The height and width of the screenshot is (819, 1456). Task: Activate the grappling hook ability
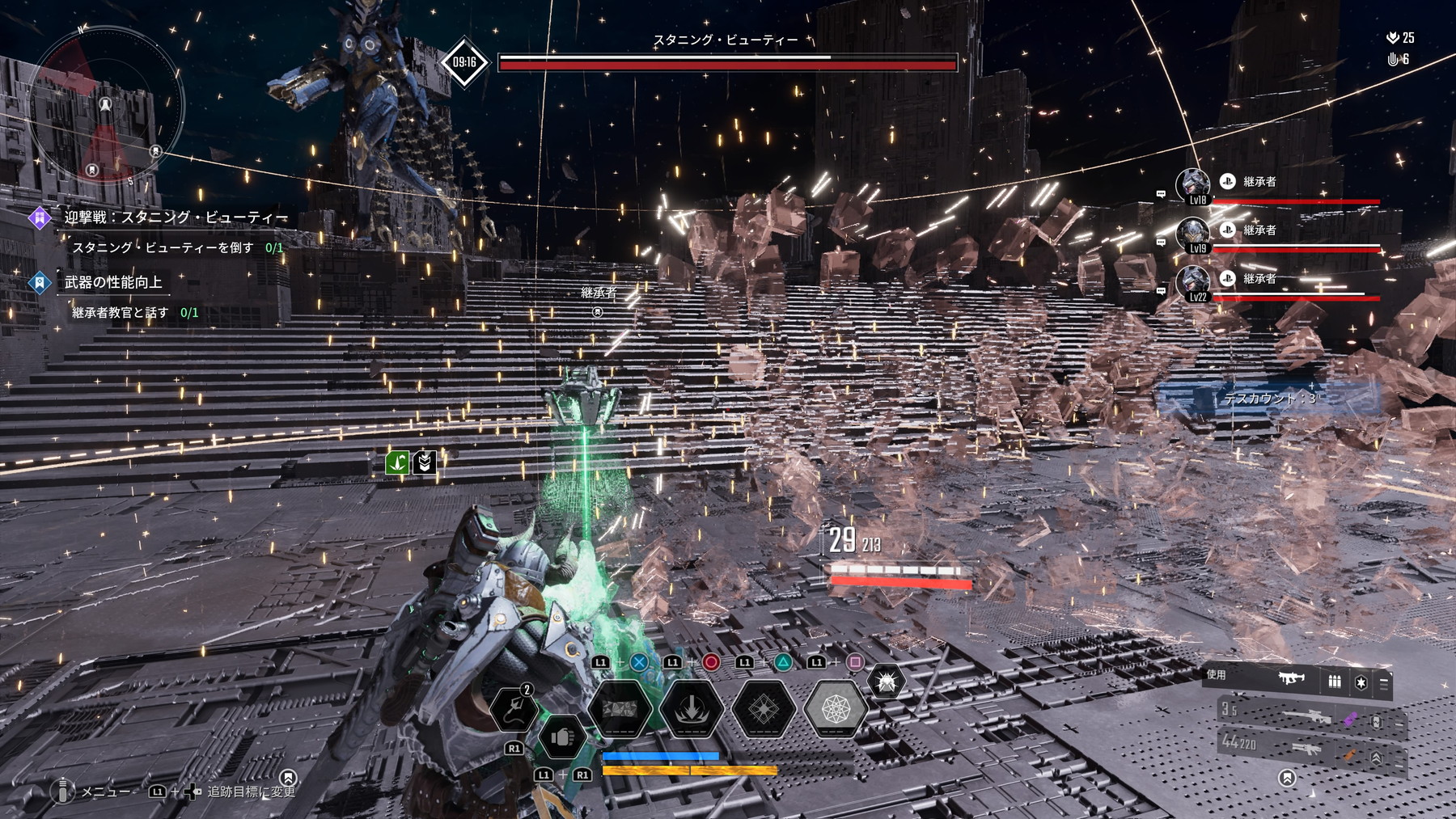coord(514,709)
